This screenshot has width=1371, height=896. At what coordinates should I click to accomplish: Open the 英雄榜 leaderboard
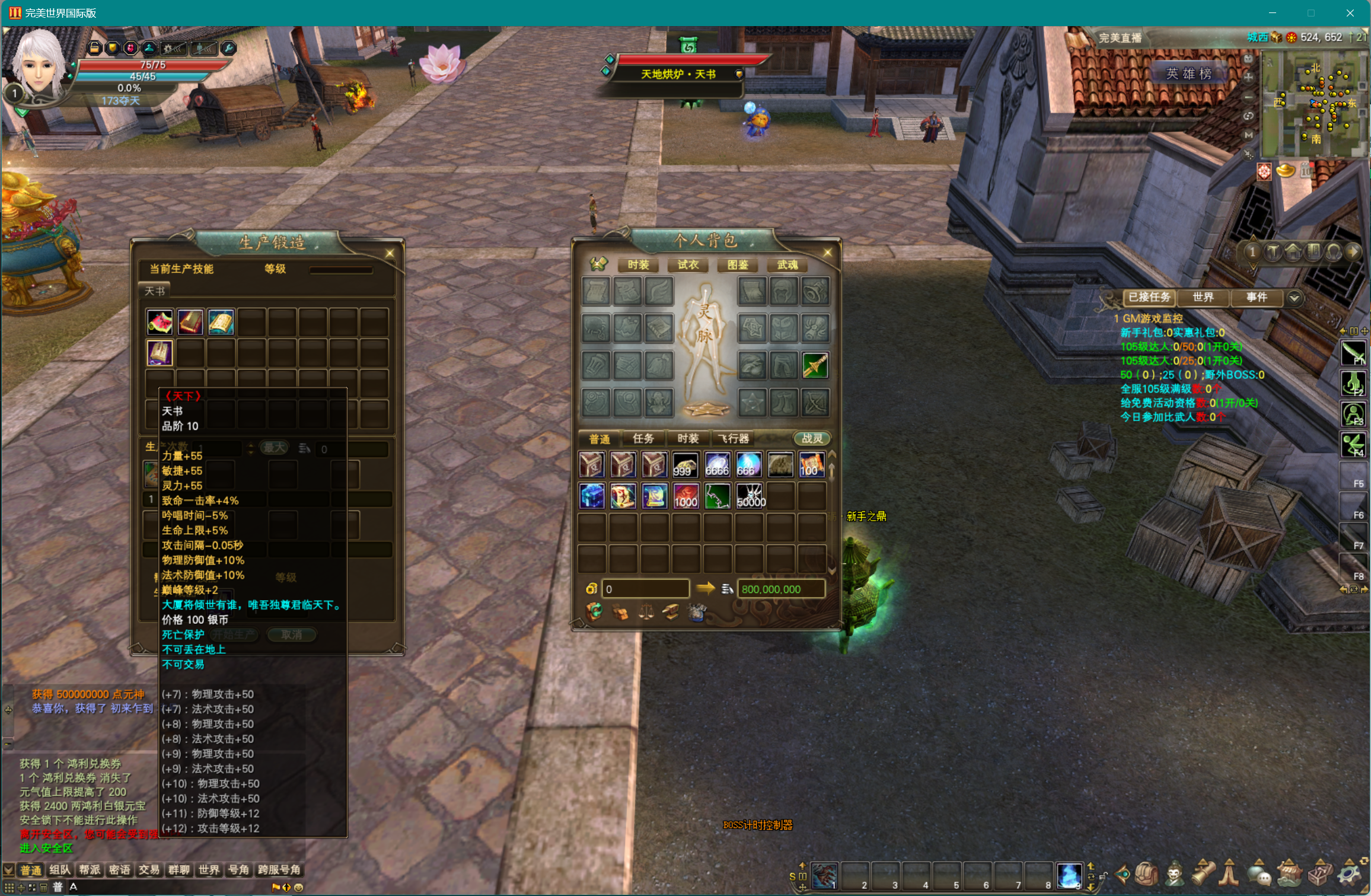(x=1188, y=74)
